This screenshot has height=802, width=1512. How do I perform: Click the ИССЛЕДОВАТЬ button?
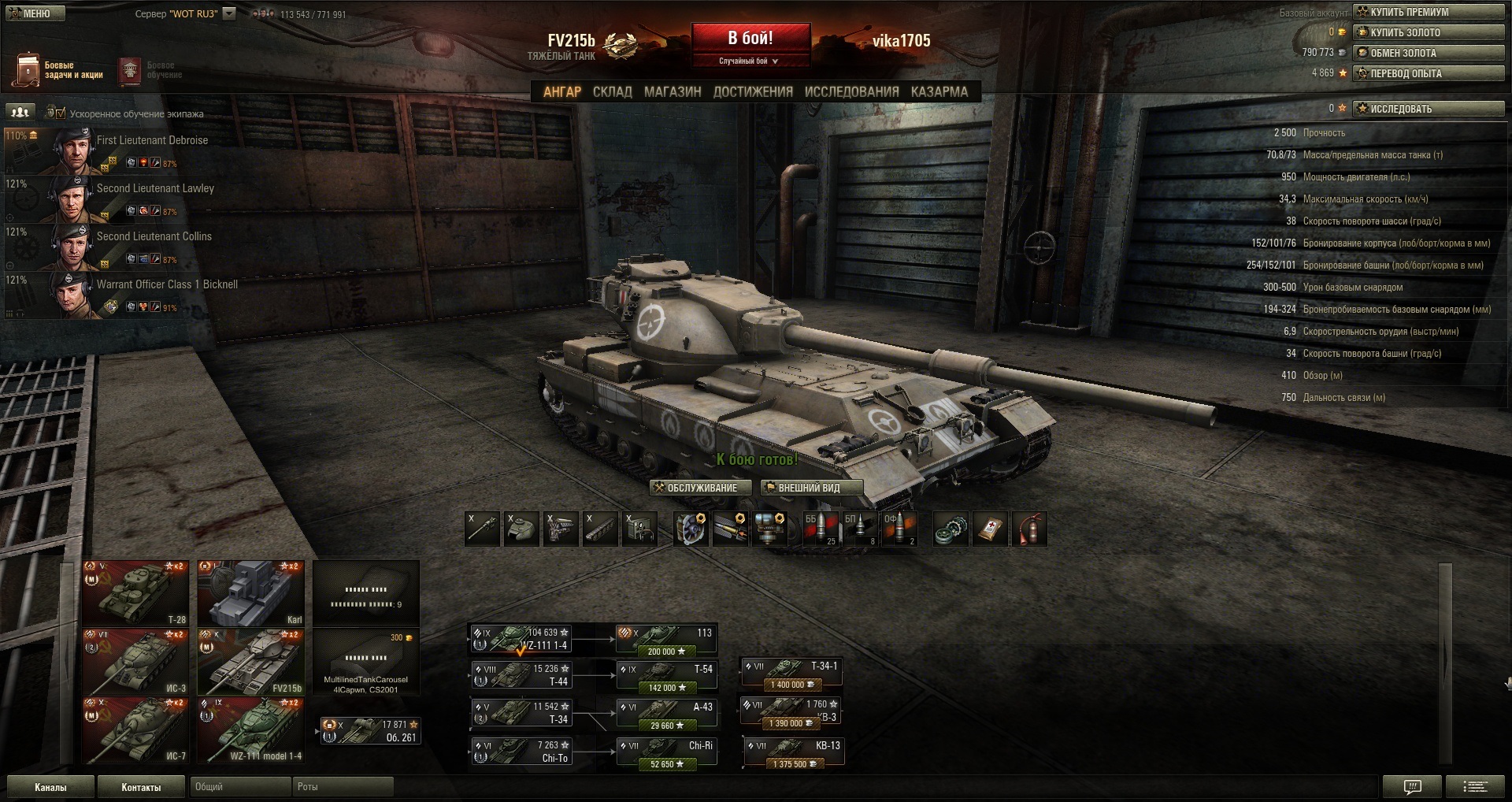click(1428, 109)
